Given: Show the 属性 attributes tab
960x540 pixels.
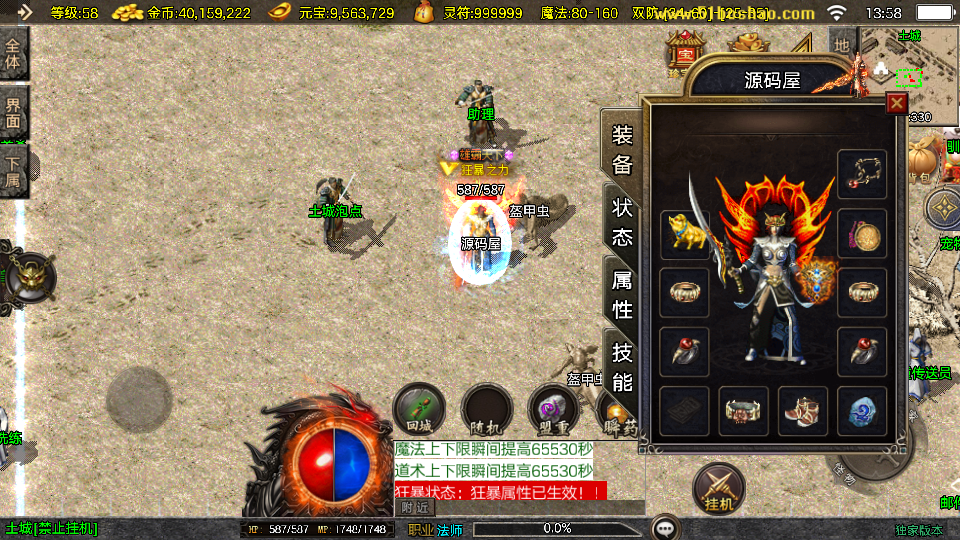Looking at the screenshot, I should click(x=622, y=294).
